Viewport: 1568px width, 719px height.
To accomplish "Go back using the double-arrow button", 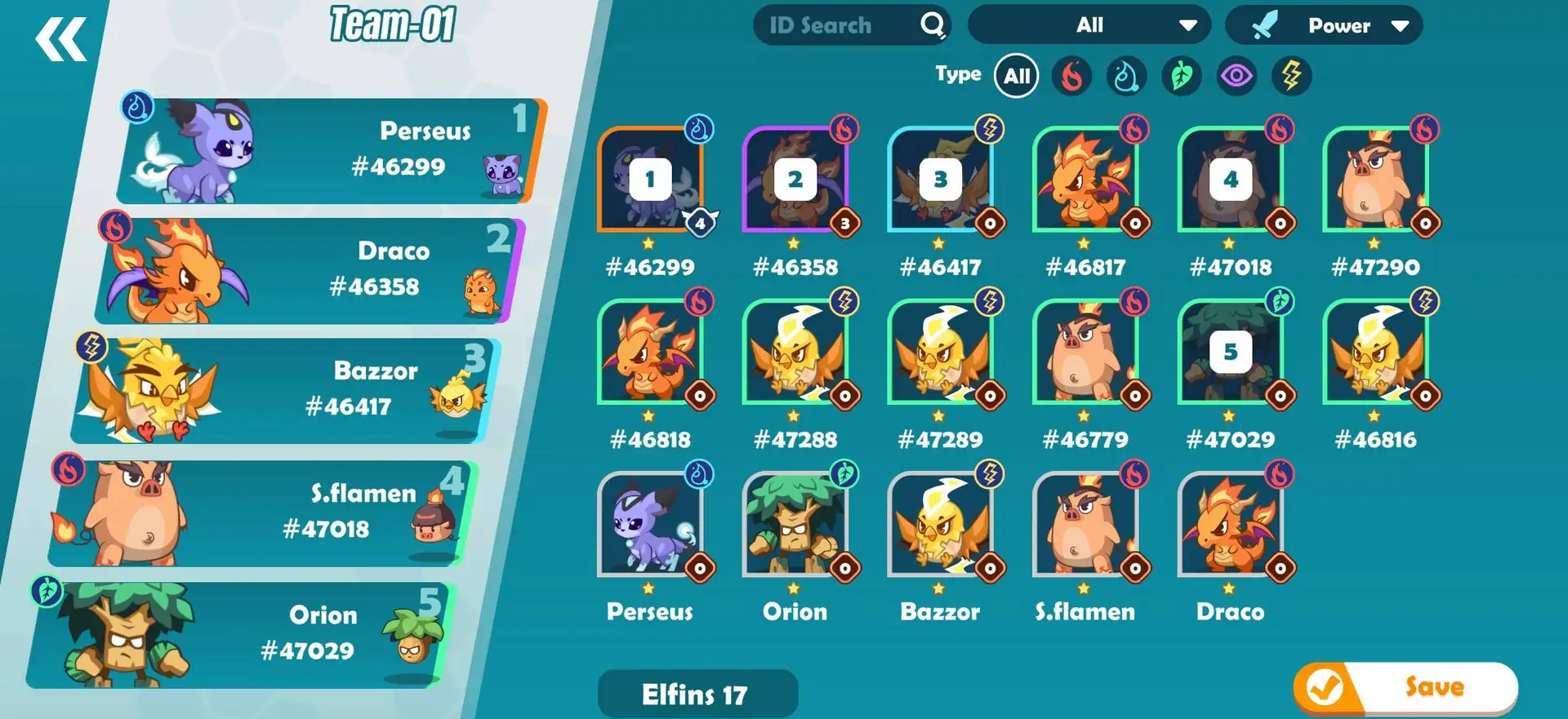I will [x=60, y=40].
